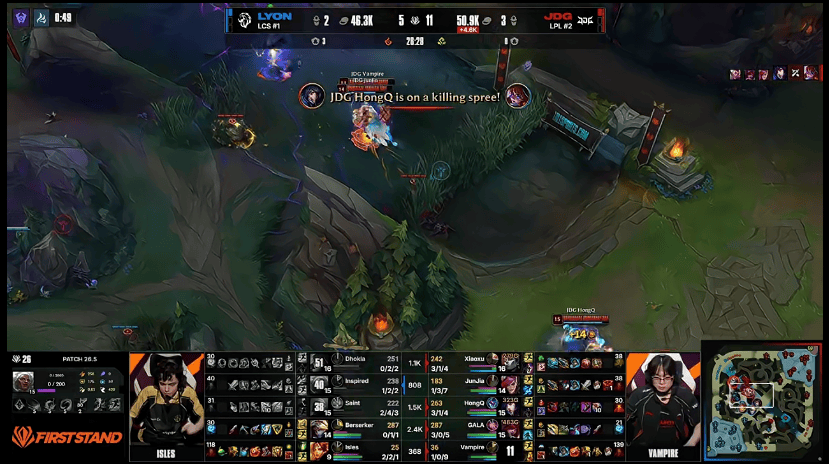
Task: Click the HongQ portrait in the kill banner
Action: (x=311, y=96)
